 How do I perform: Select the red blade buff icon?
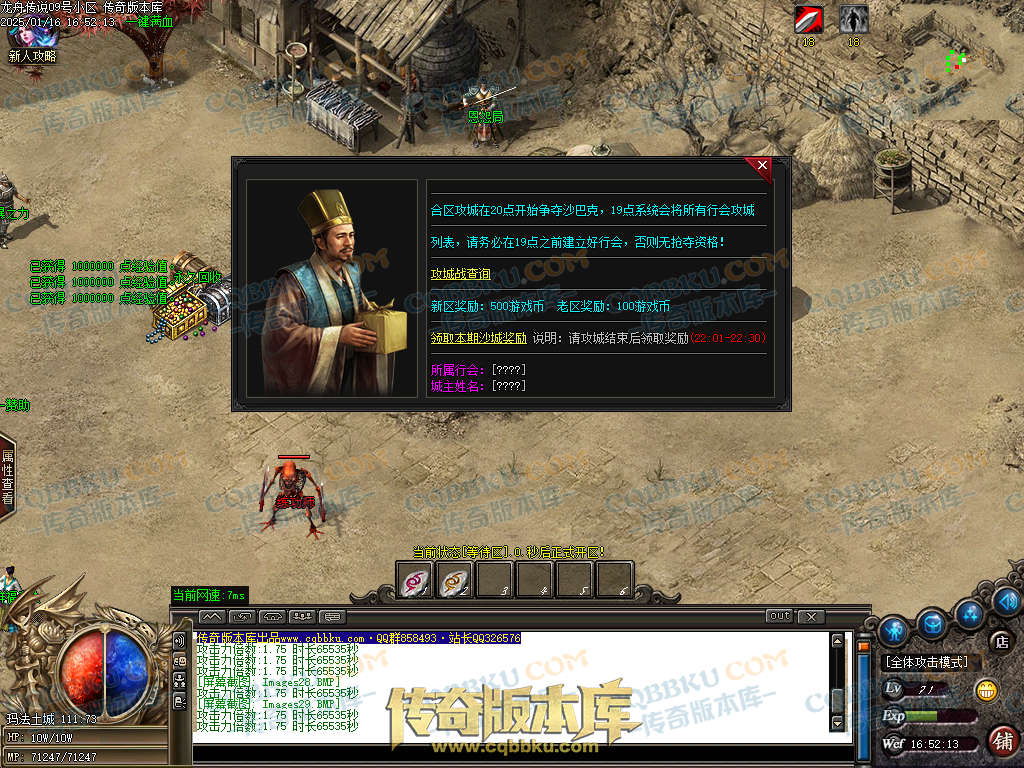pyautogui.click(x=808, y=20)
